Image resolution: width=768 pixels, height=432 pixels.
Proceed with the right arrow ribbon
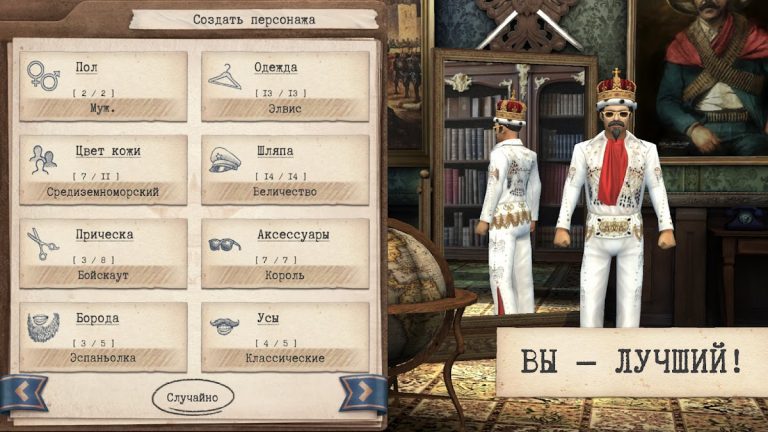tap(362, 393)
